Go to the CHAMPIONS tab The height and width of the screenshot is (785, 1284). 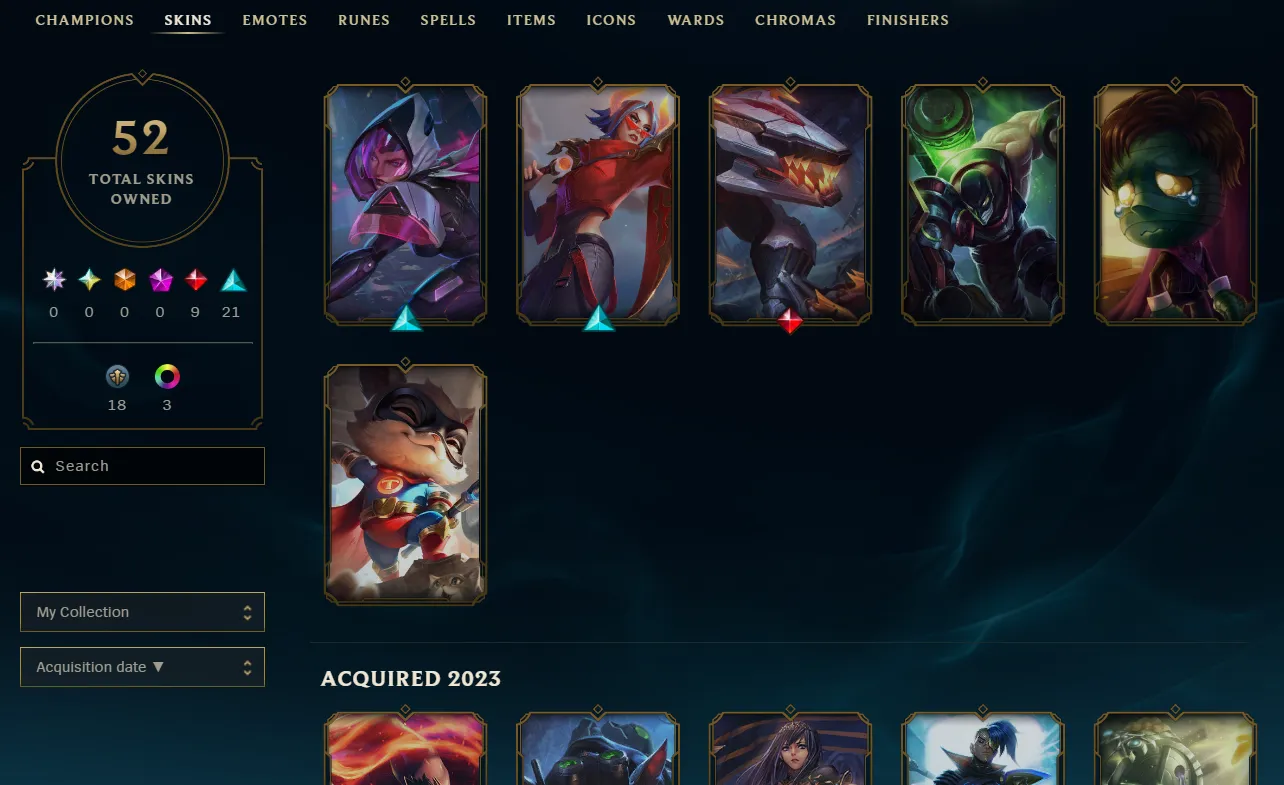pos(84,20)
